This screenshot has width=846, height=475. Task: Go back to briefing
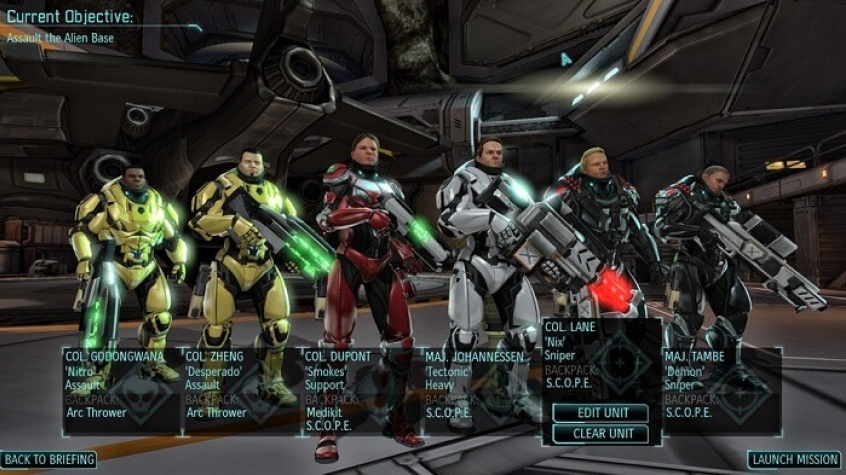pyautogui.click(x=49, y=460)
